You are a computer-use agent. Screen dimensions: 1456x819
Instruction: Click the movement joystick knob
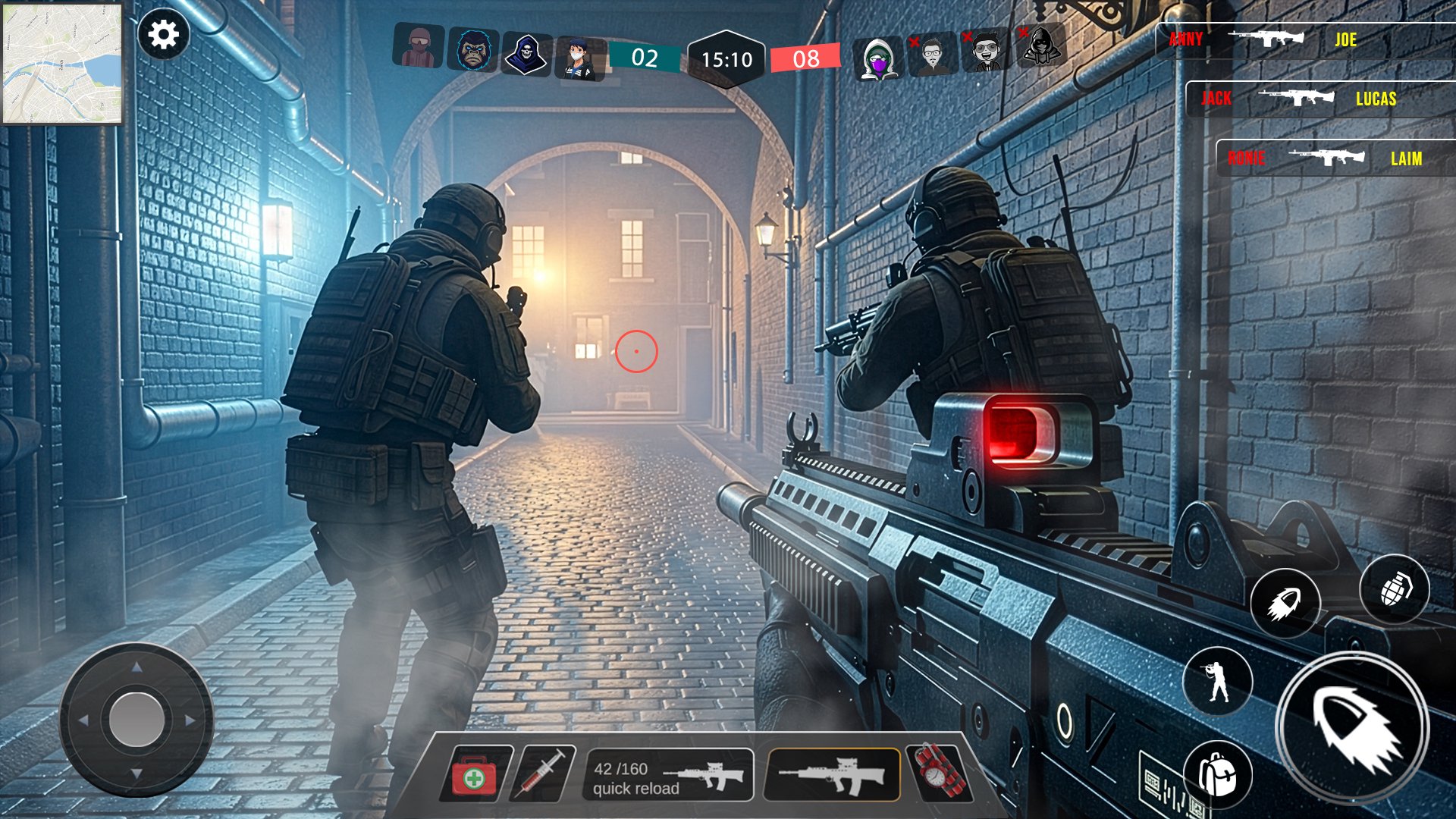coord(137,719)
